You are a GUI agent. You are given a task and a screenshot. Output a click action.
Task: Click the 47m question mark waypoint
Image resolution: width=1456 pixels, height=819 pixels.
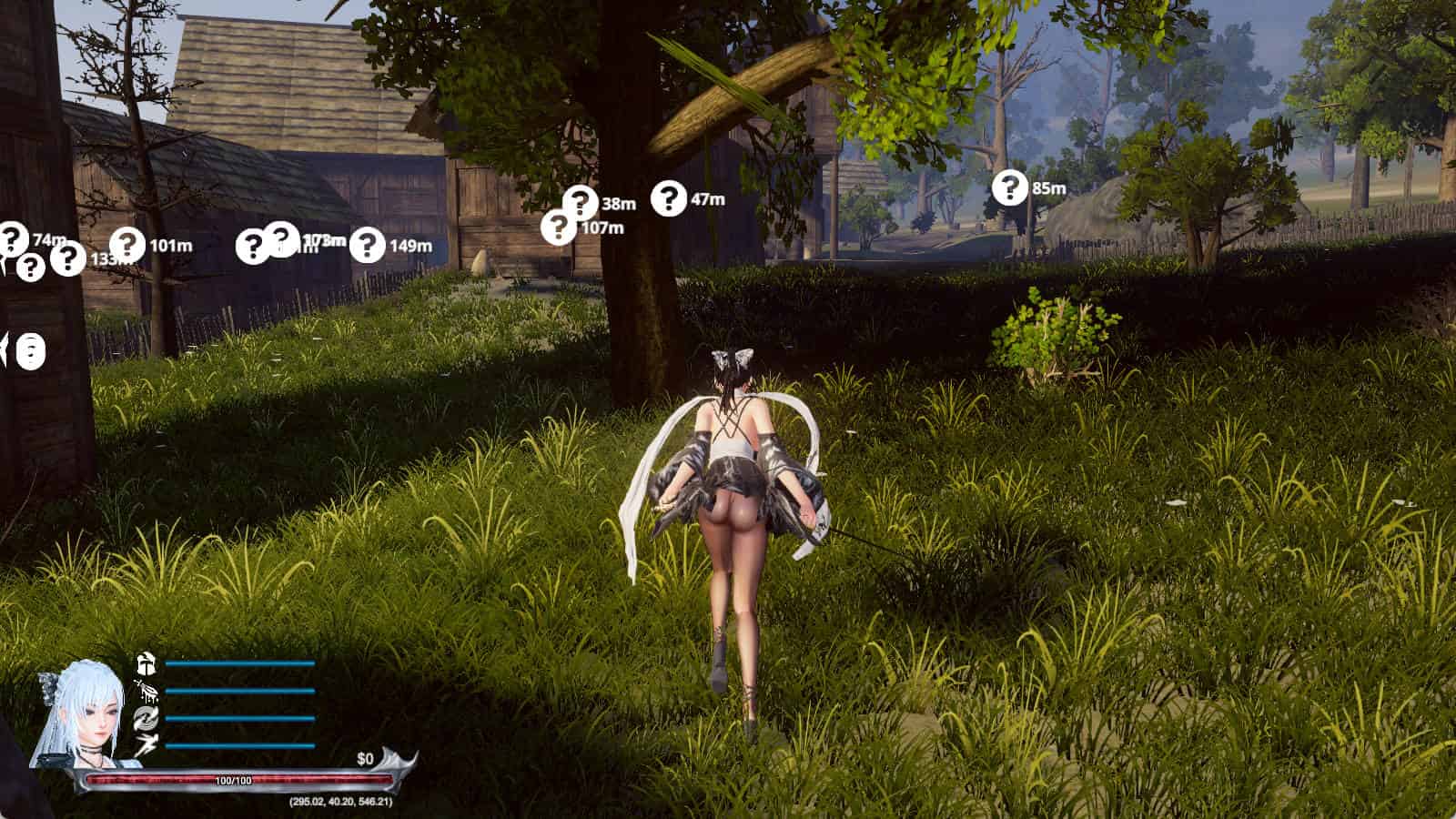coord(669,198)
